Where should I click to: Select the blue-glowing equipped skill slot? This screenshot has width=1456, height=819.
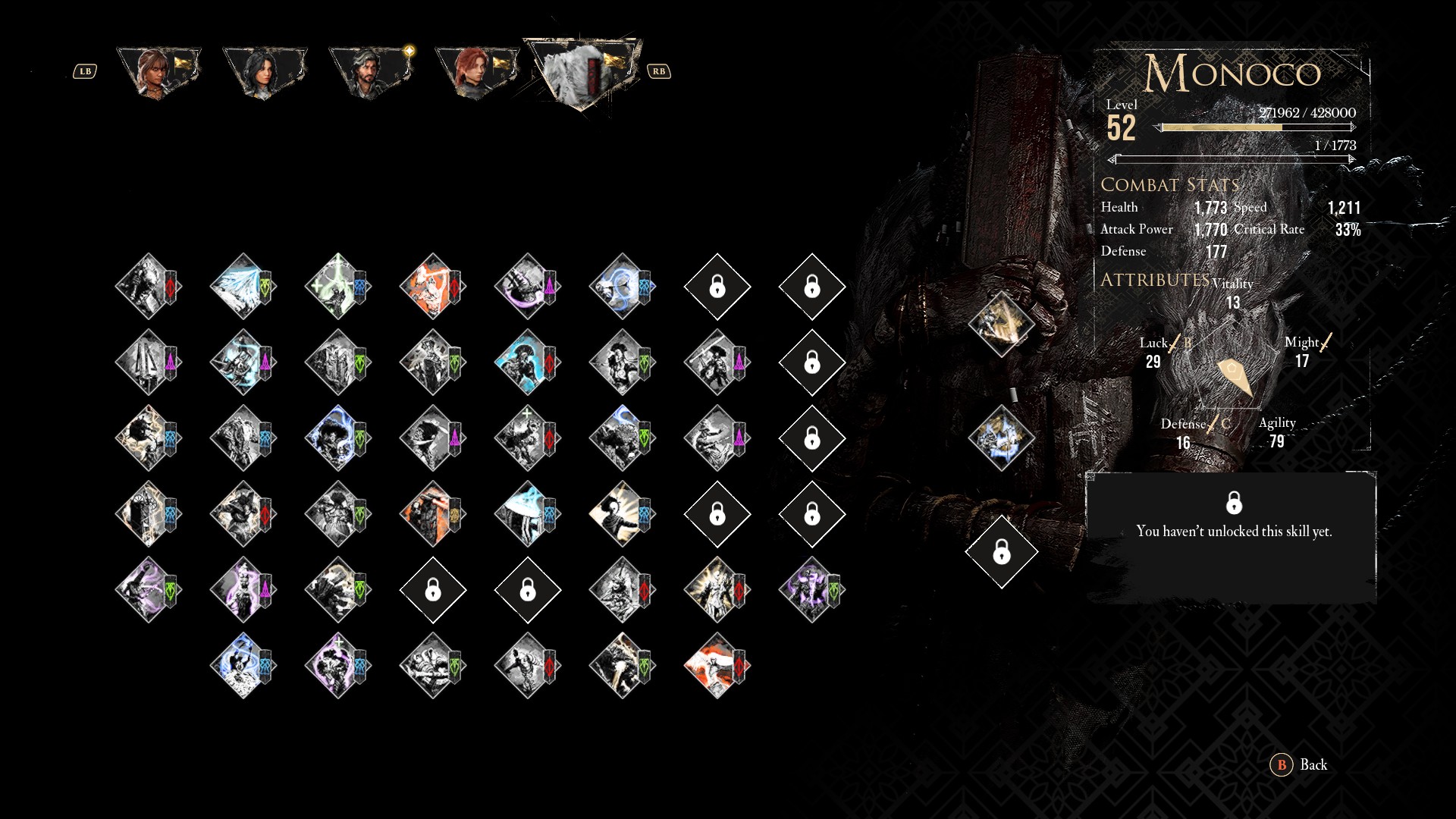(1001, 438)
